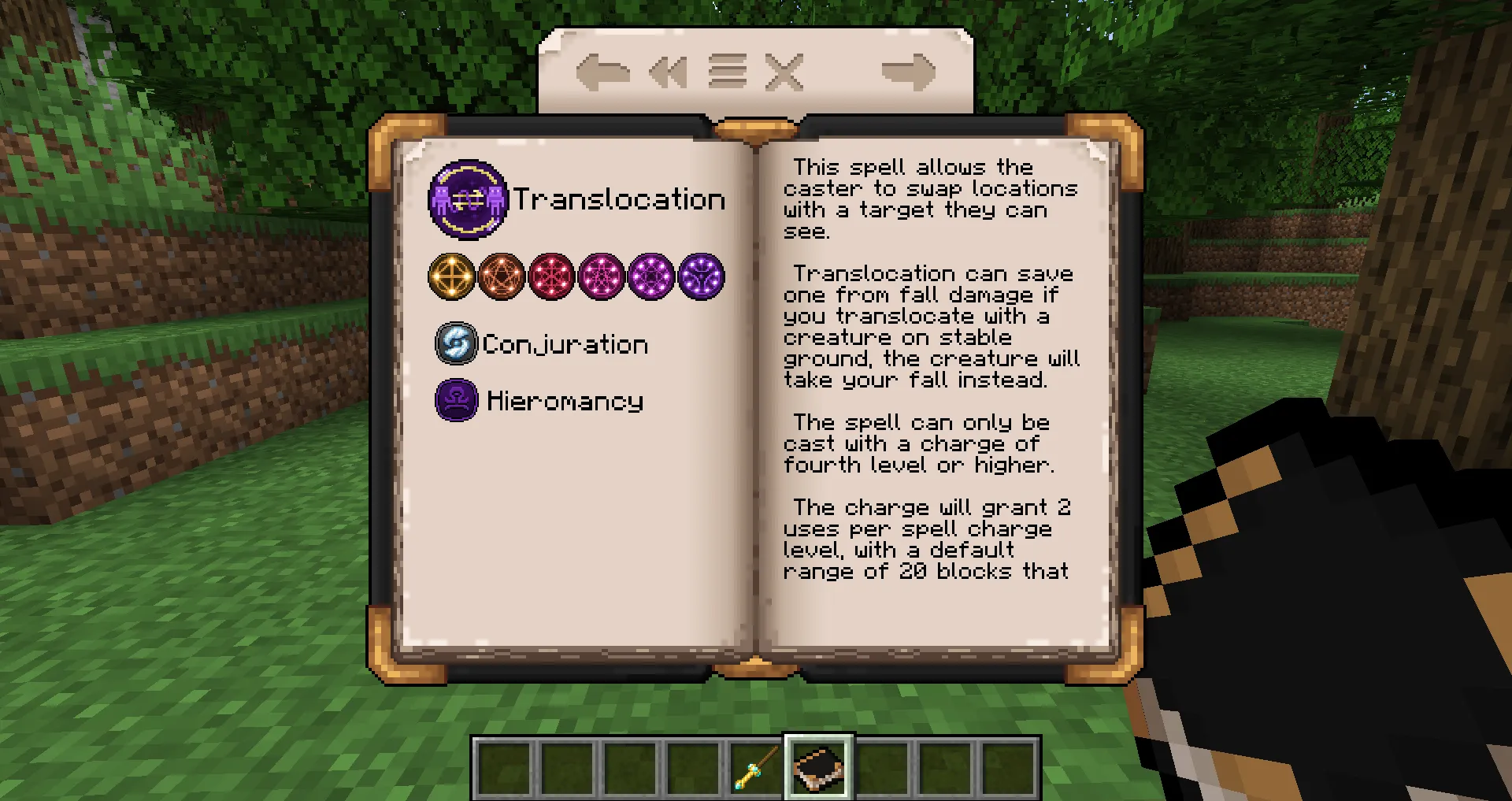The image size is (1512, 801).
Task: Click the gold first-level charge rune
Action: 451,277
